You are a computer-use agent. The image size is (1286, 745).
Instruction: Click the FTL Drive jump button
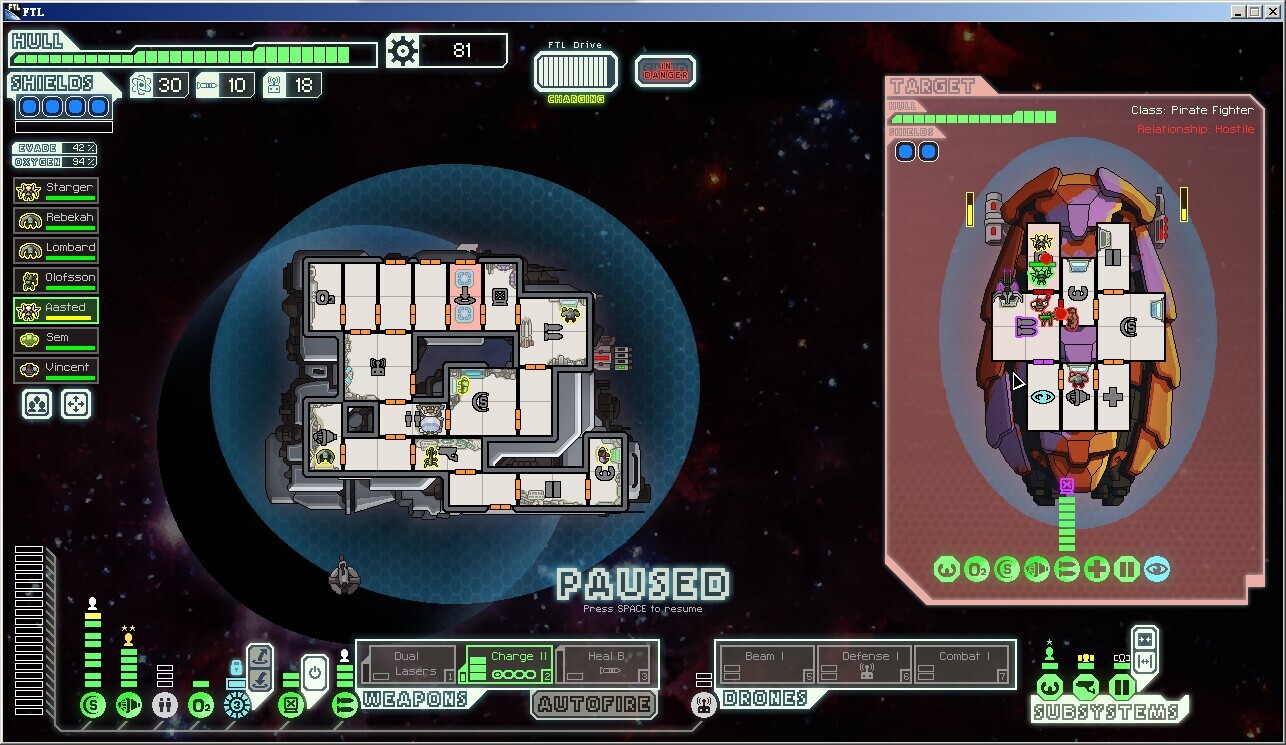575,72
